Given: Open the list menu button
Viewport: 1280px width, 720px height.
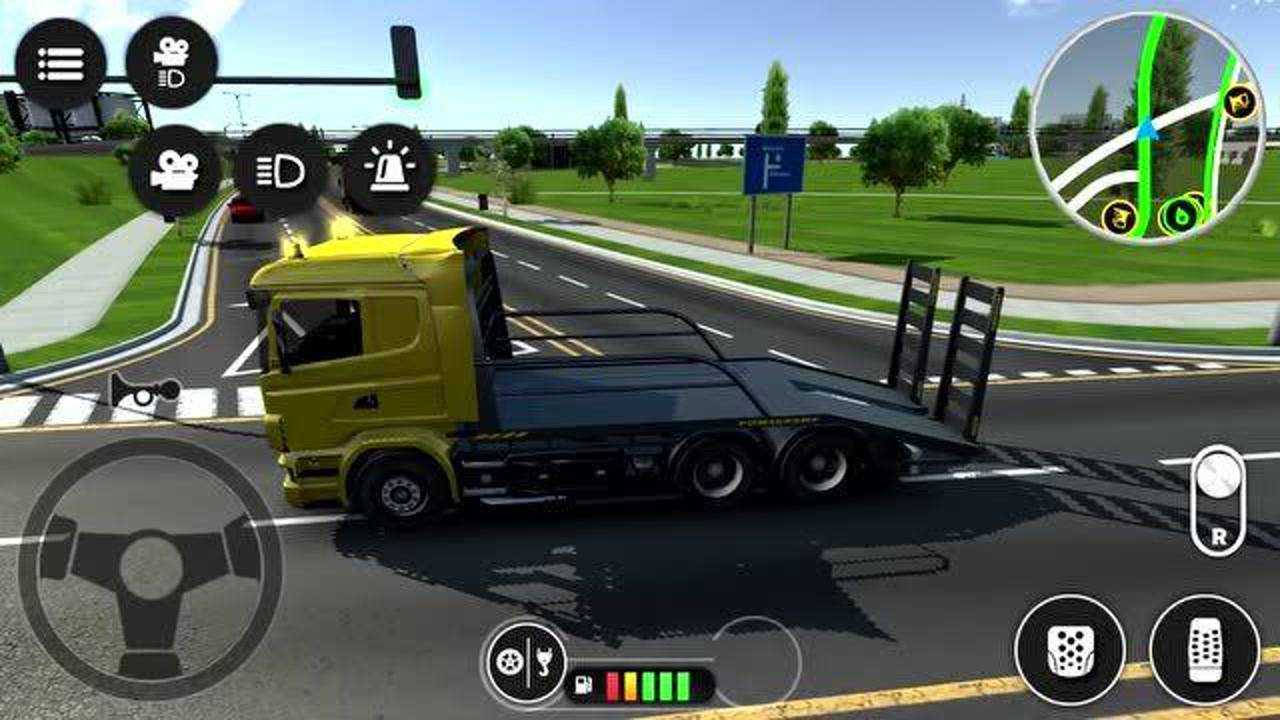Looking at the screenshot, I should pyautogui.click(x=60, y=63).
